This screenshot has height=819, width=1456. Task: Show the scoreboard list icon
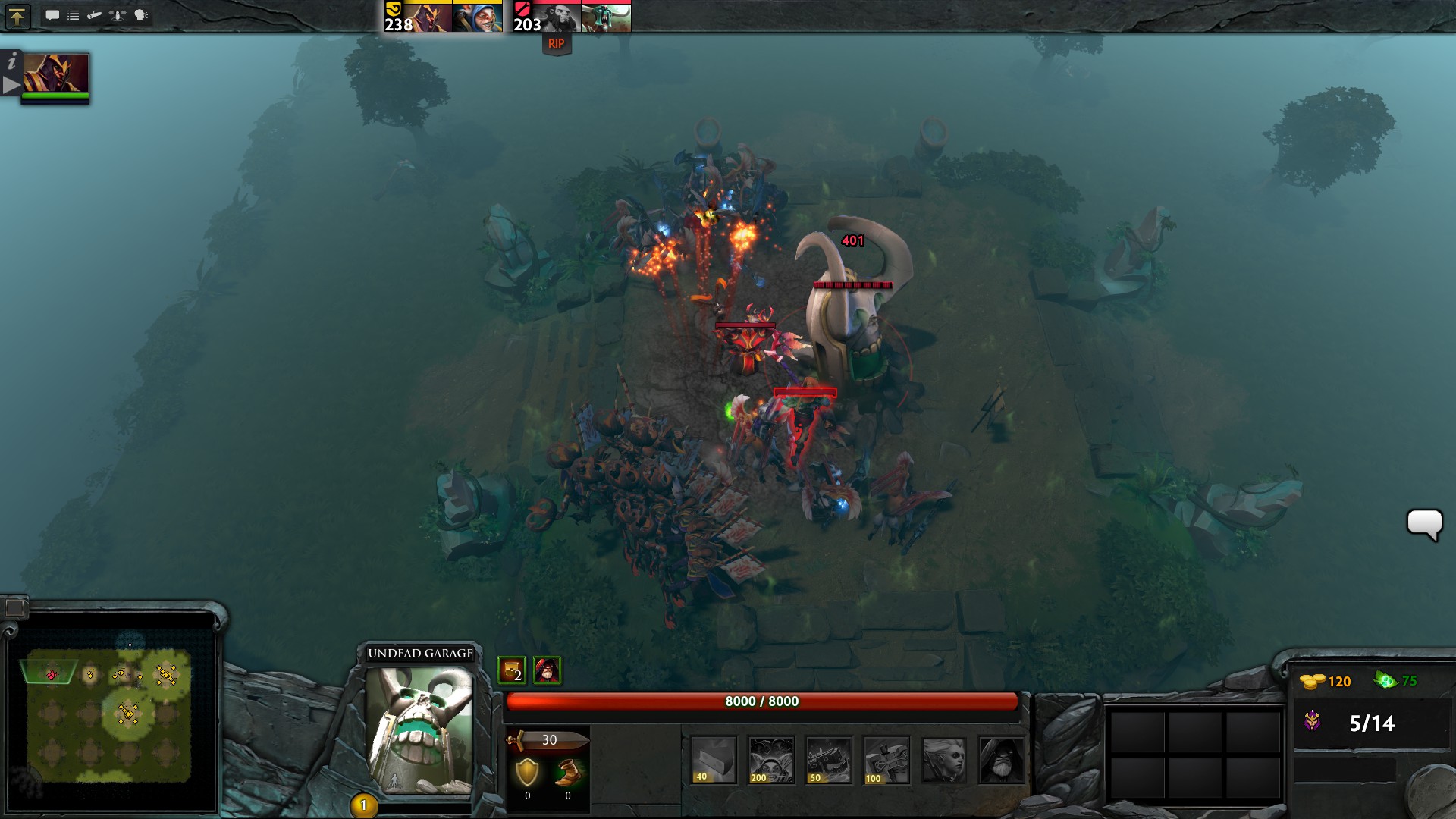pyautogui.click(x=74, y=15)
